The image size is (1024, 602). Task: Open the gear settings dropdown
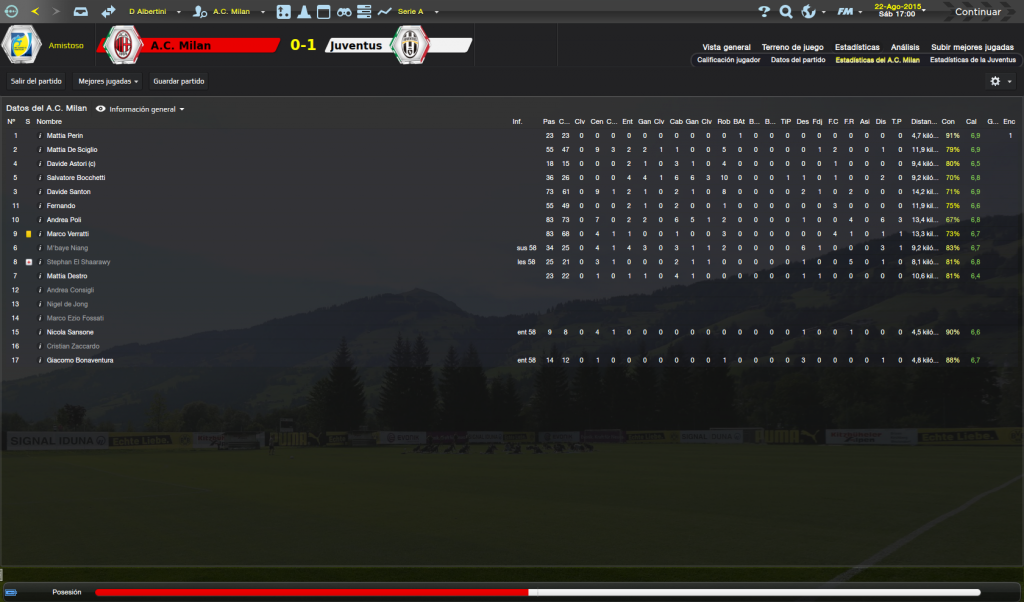point(1000,81)
